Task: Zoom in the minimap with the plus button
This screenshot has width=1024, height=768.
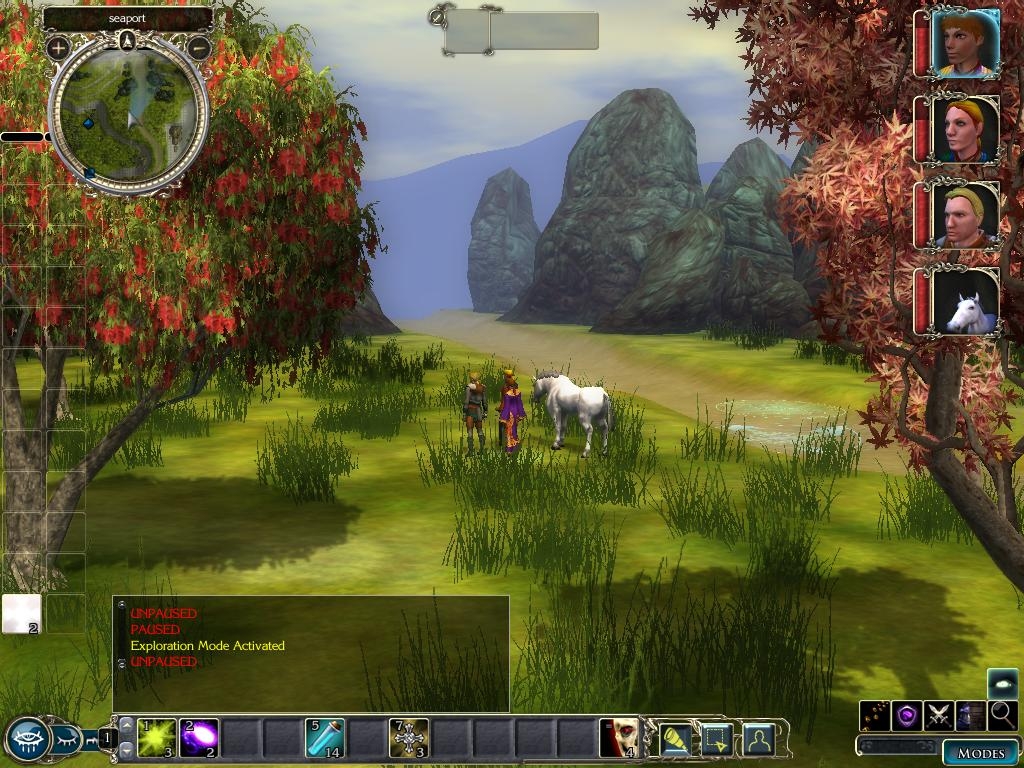Action: coord(58,47)
